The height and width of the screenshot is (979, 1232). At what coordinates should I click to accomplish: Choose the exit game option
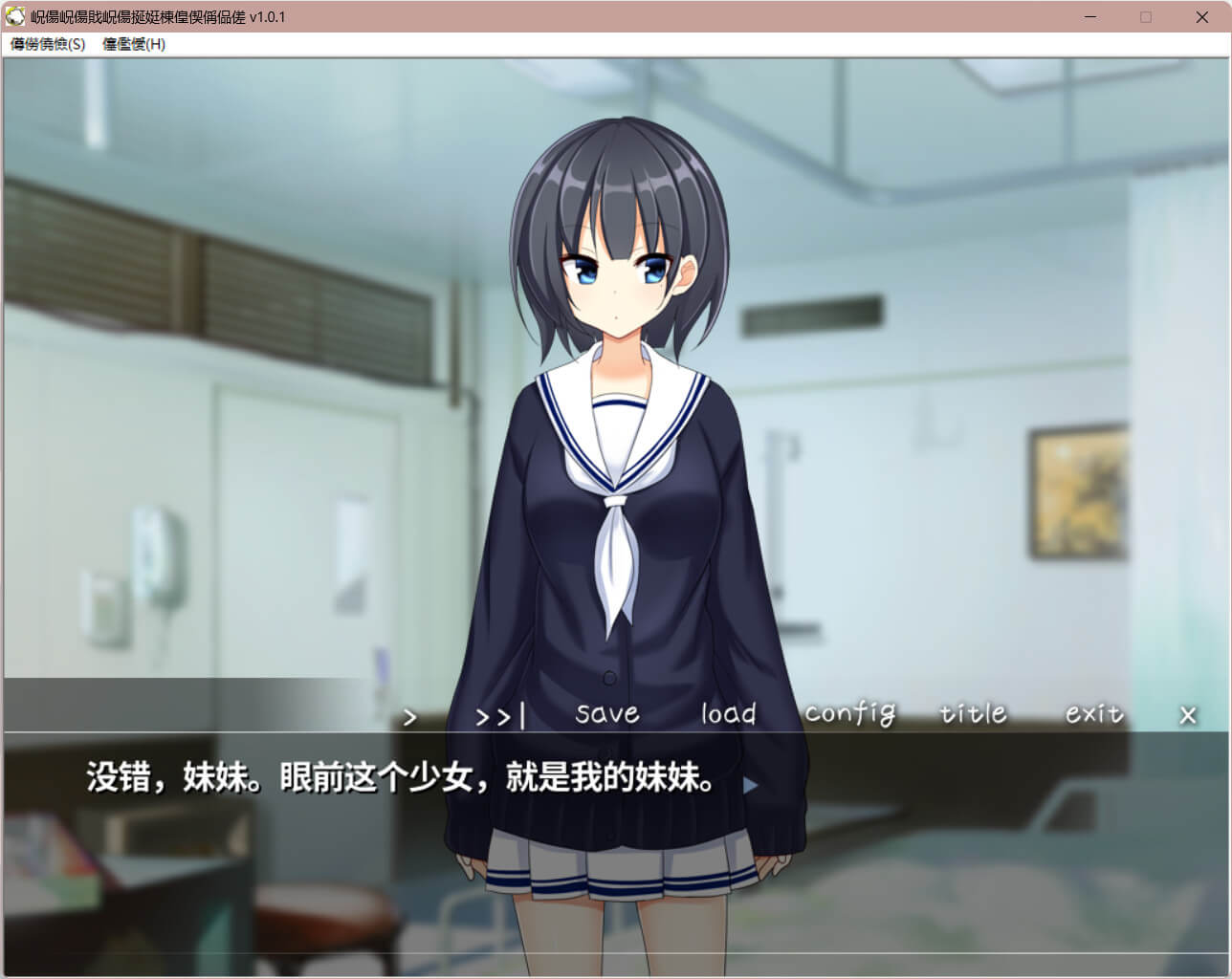tap(1094, 714)
